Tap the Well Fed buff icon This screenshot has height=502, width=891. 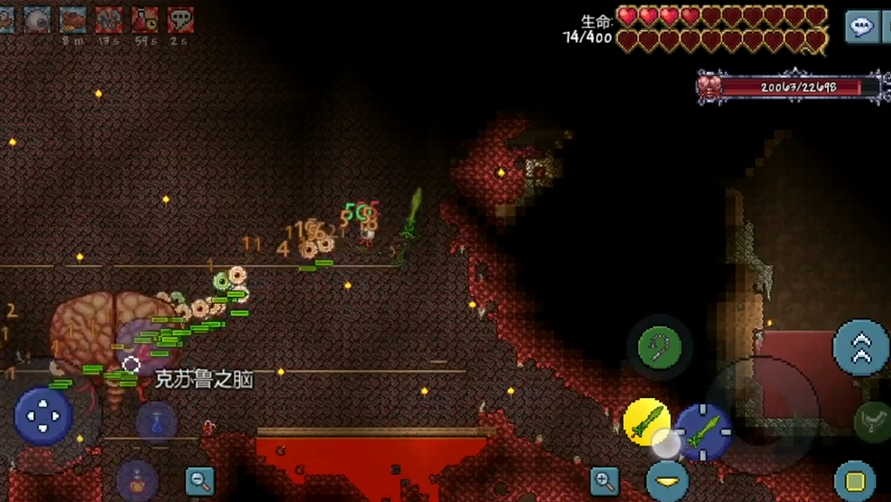pos(72,19)
